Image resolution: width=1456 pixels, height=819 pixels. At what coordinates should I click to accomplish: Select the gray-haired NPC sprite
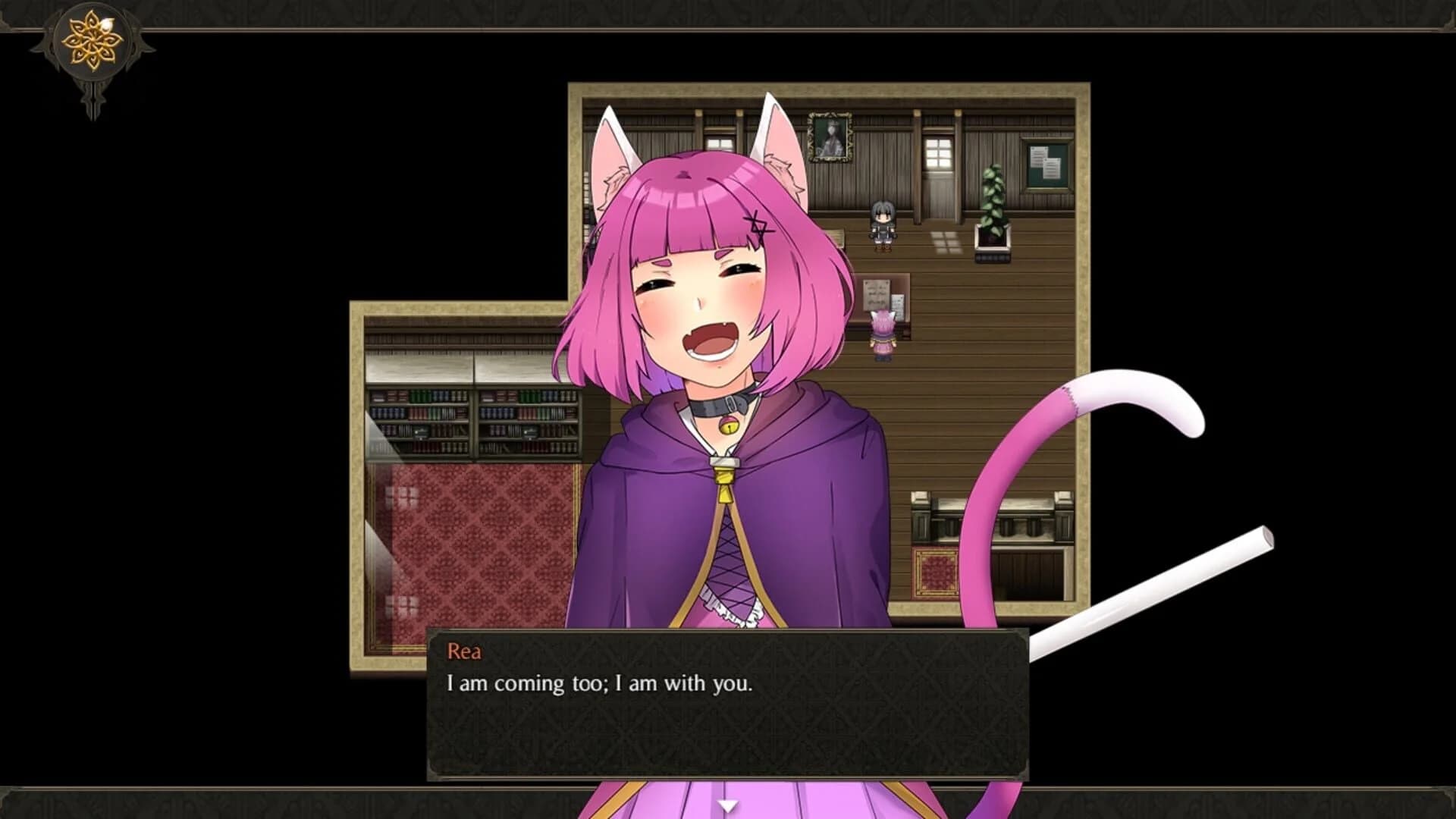coord(882,224)
